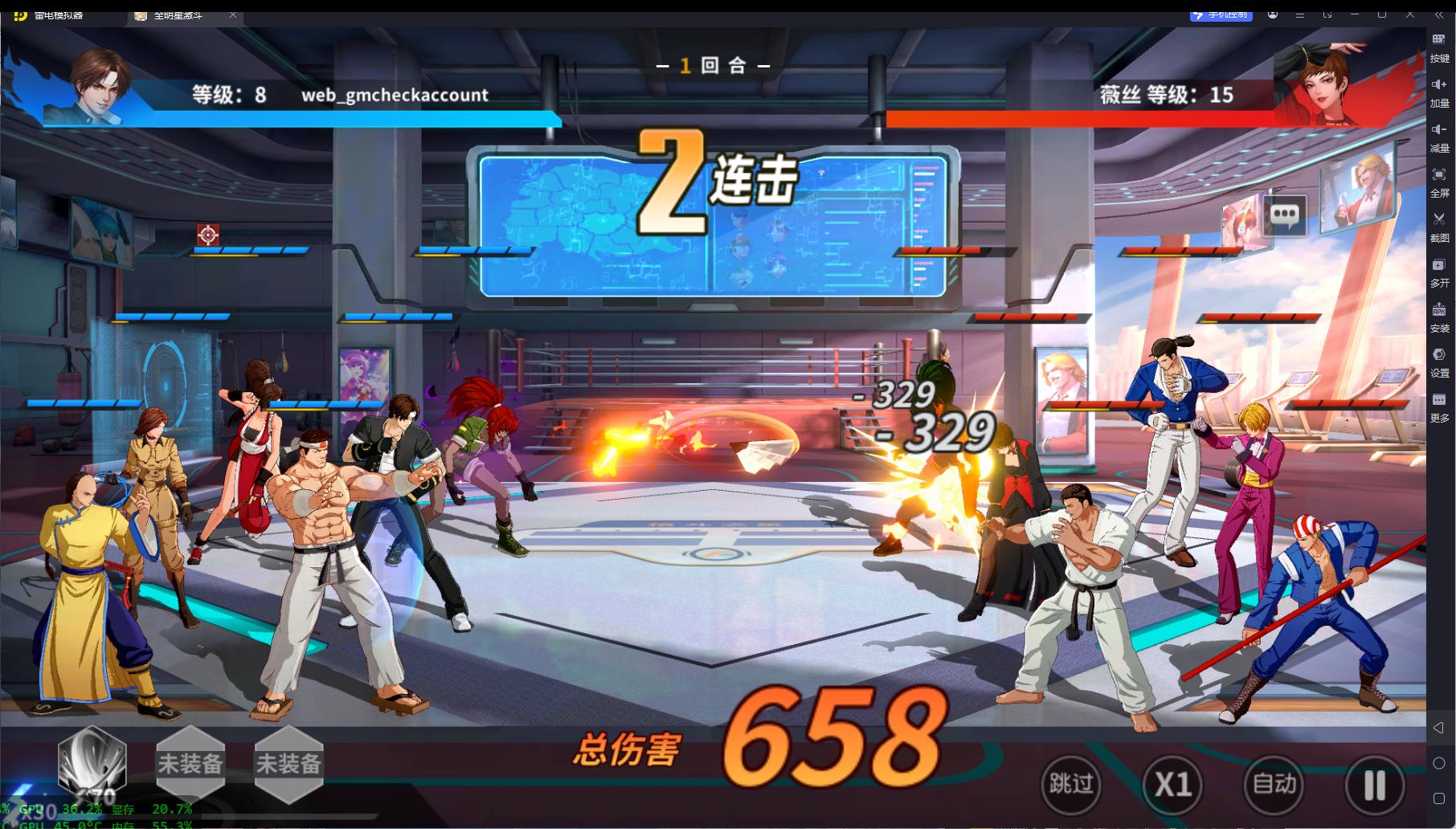Take a screenshot with 截图 tool
Viewport: 1456px width, 829px height.
pyautogui.click(x=1439, y=226)
